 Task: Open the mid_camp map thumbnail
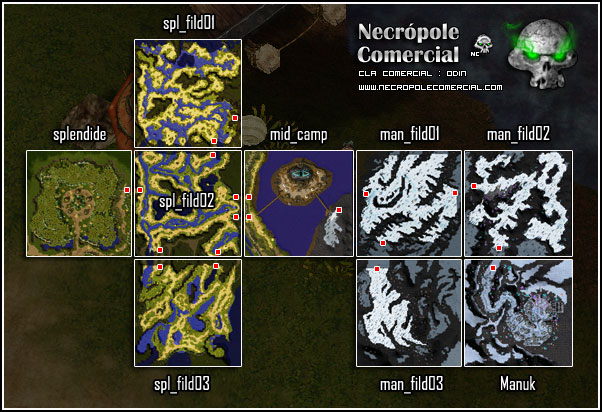click(x=298, y=204)
